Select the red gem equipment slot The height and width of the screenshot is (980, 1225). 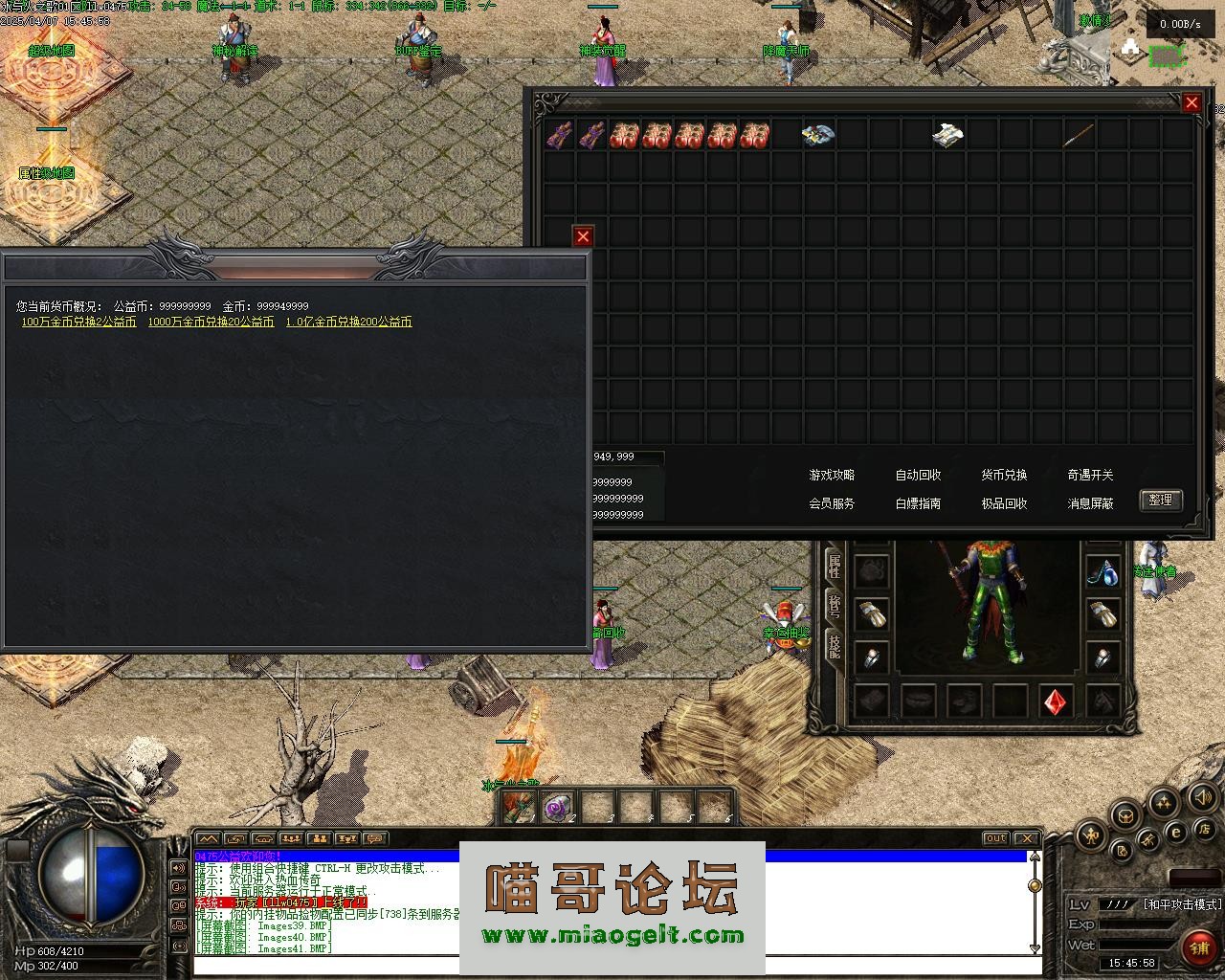point(1056,702)
